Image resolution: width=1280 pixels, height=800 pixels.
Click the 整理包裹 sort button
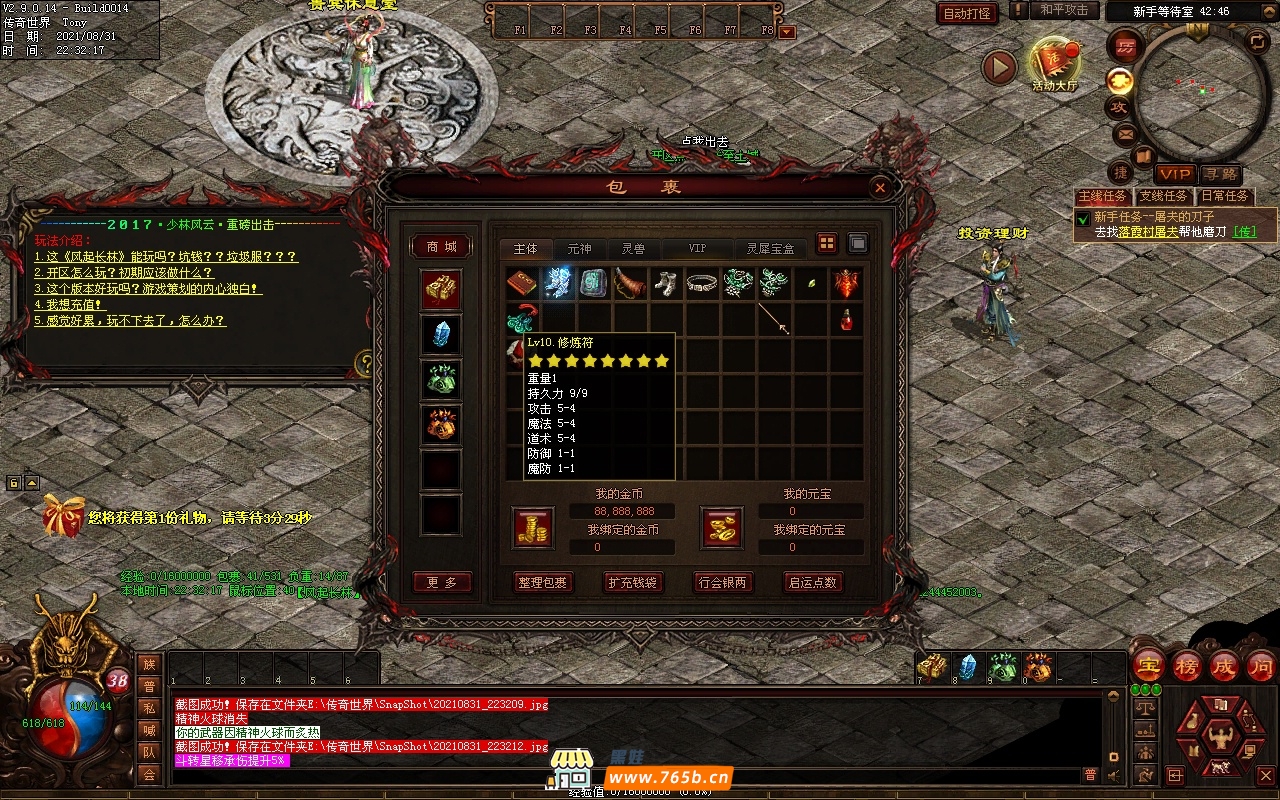(x=542, y=582)
